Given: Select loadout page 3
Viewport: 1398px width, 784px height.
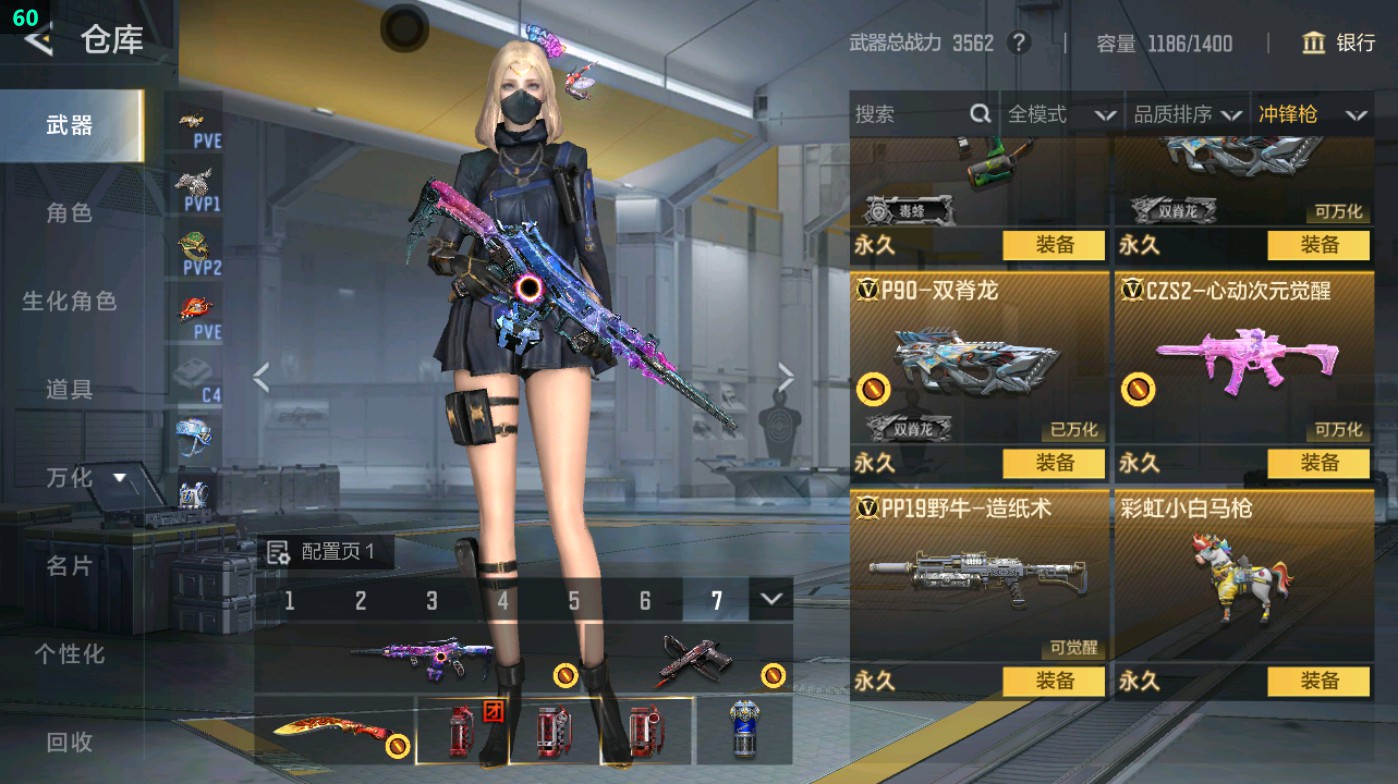Looking at the screenshot, I should 432,600.
